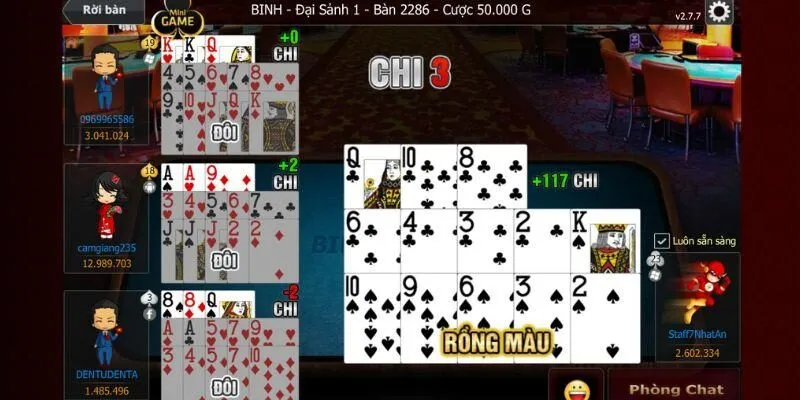
Task: Open the settings gear icon
Action: pyautogui.click(x=718, y=12)
